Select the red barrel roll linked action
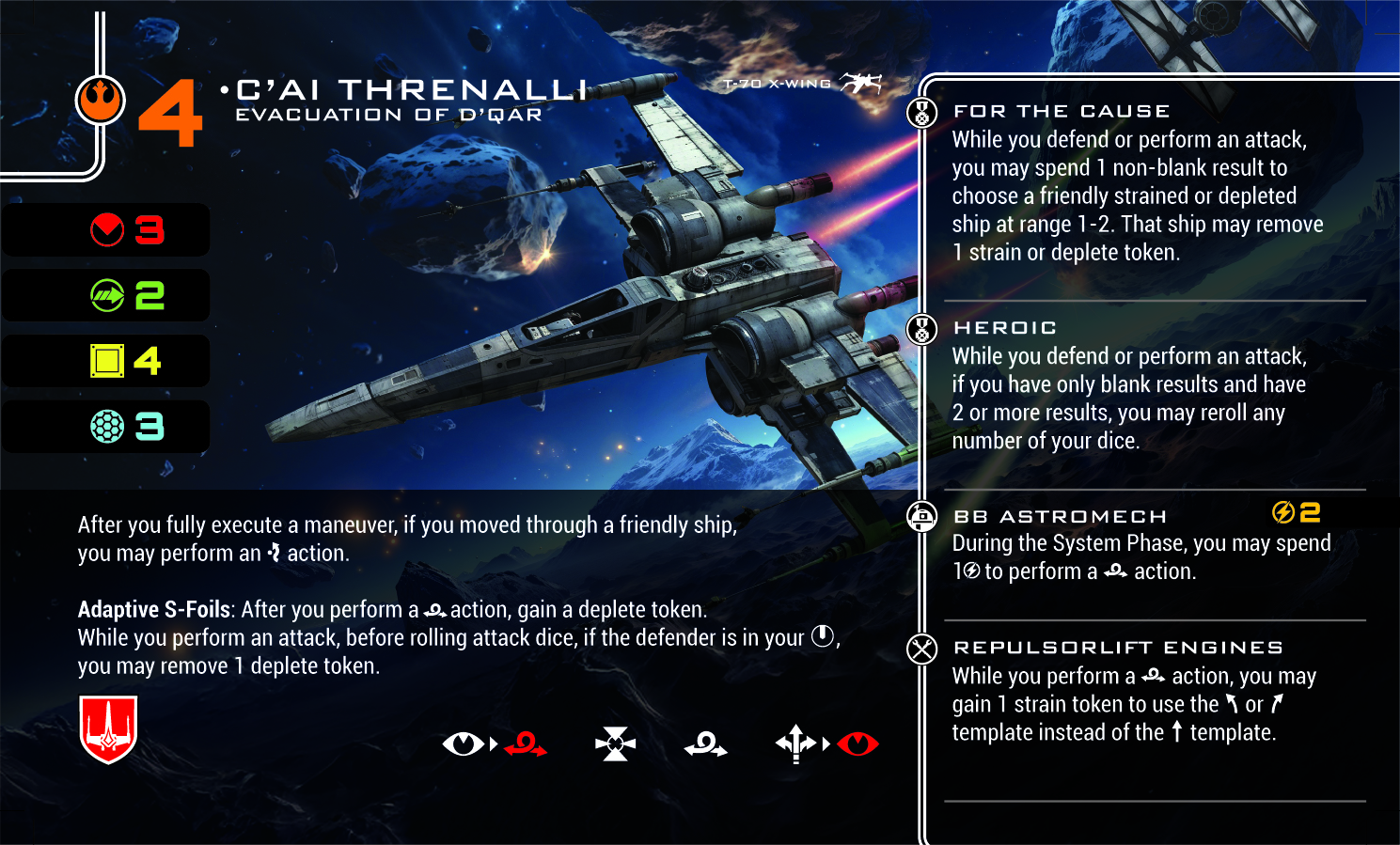 click(x=526, y=744)
